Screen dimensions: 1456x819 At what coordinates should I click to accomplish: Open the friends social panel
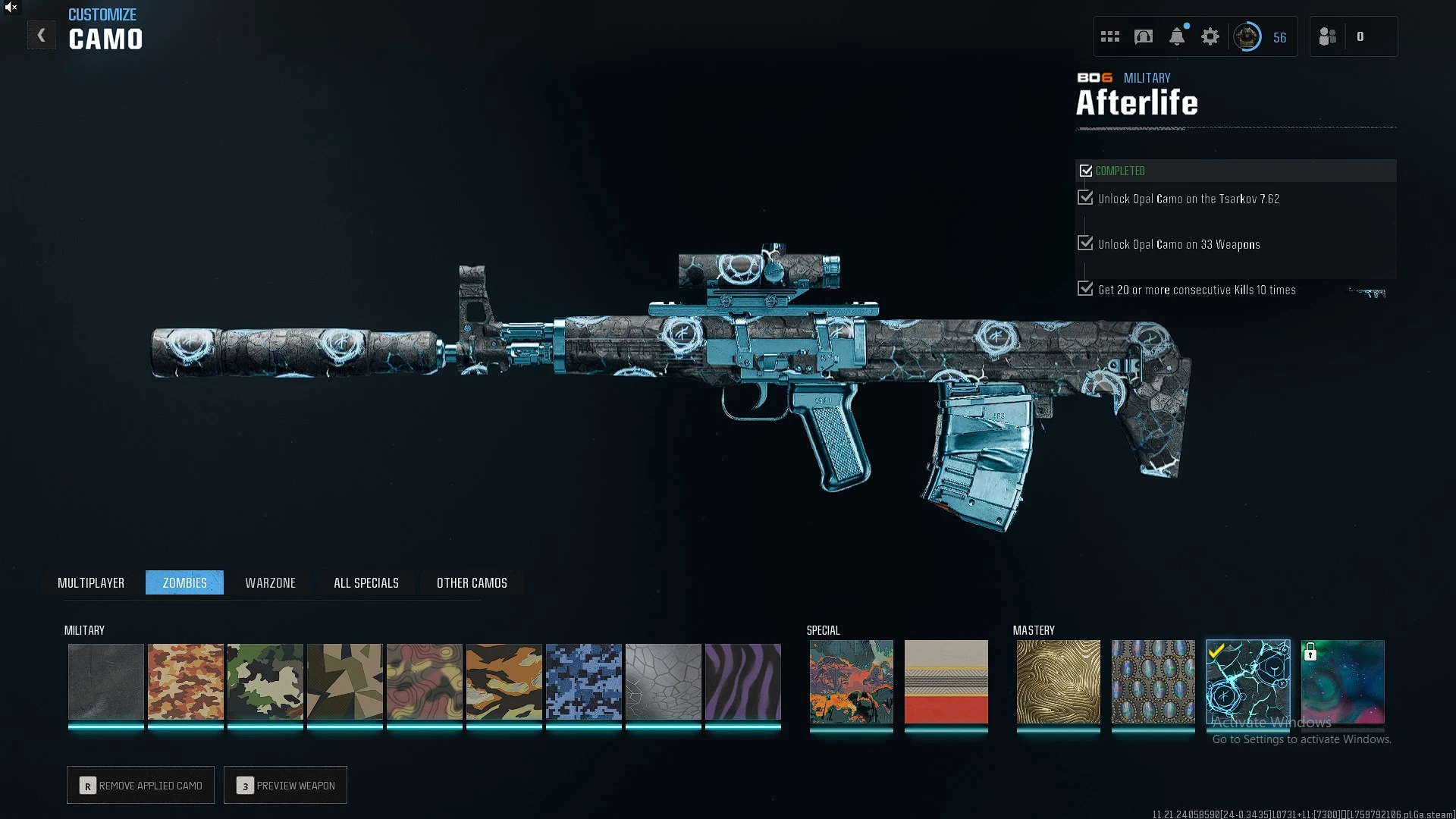[1328, 36]
